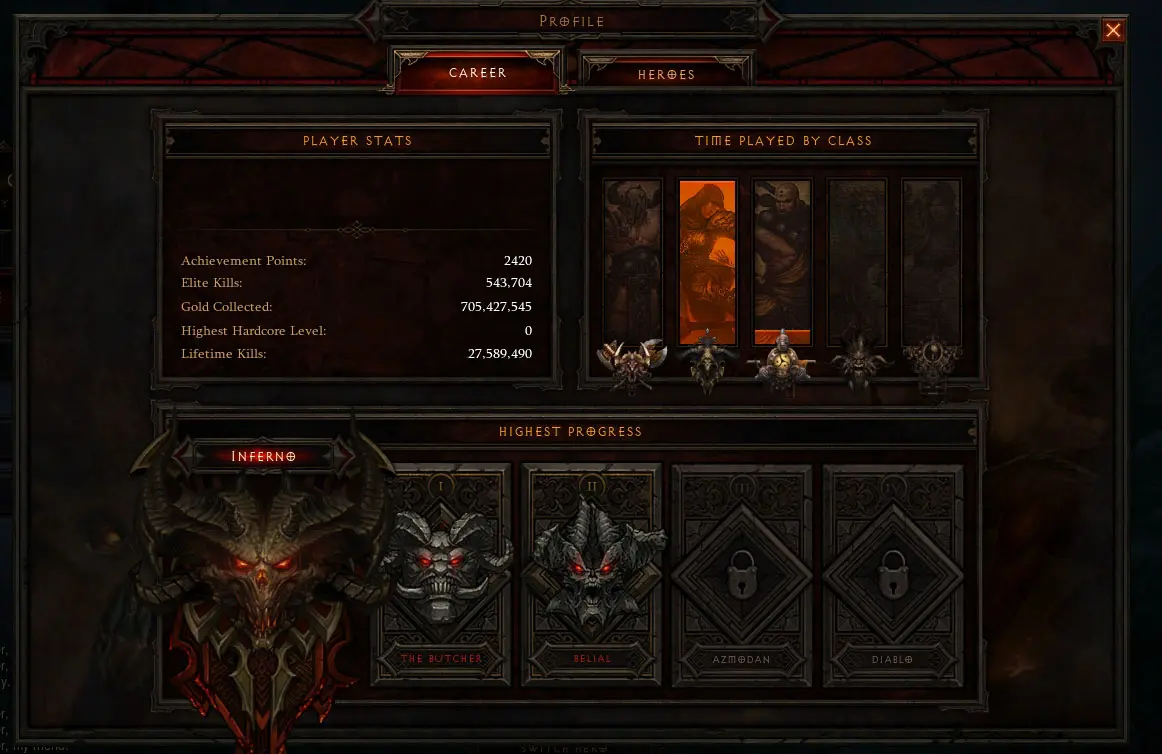The image size is (1162, 754).
Task: Click the left arrow beside Inferno
Action: point(185,456)
